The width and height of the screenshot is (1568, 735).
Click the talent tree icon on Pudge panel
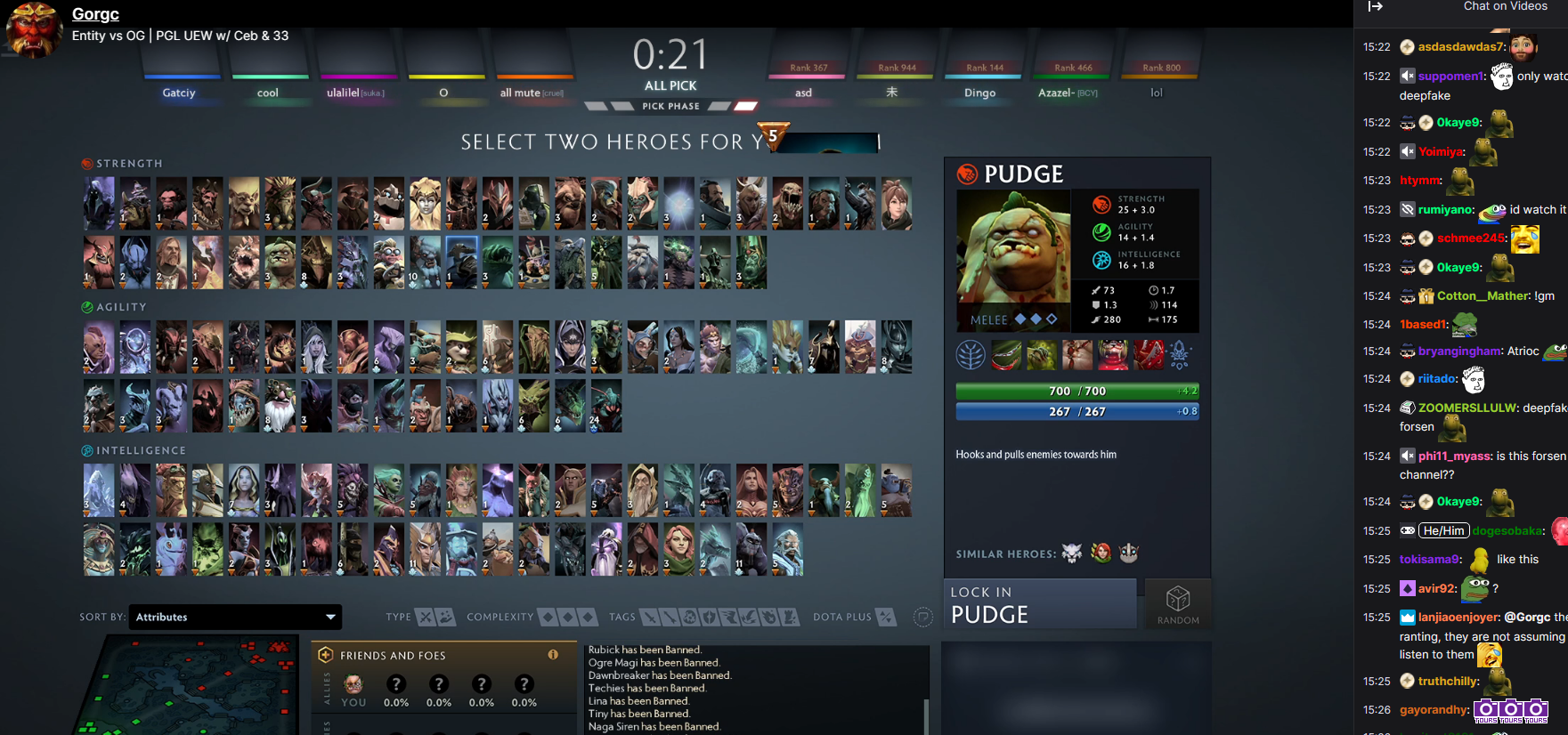(x=971, y=354)
